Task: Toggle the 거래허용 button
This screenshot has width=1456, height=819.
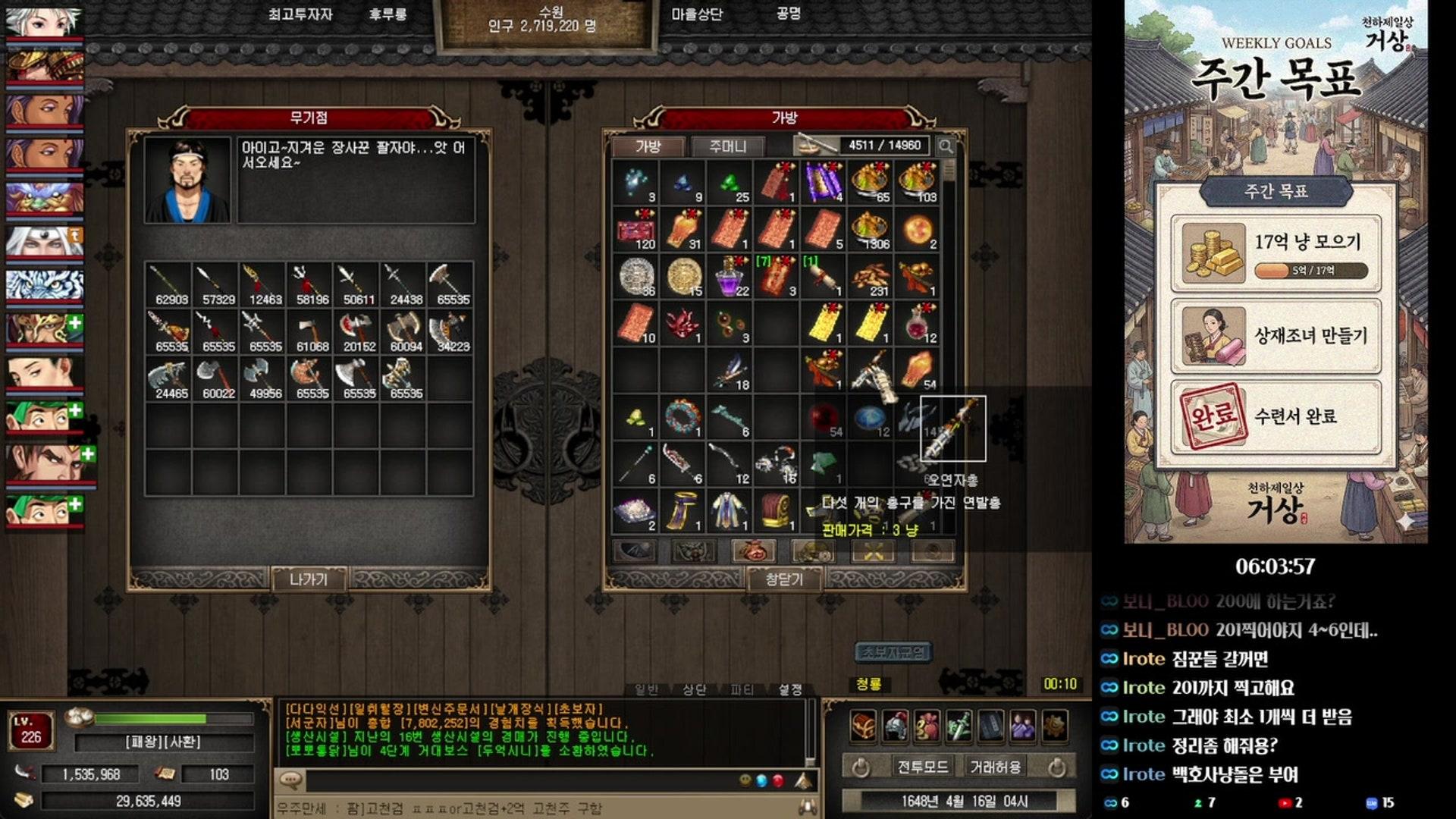Action: click(x=996, y=767)
